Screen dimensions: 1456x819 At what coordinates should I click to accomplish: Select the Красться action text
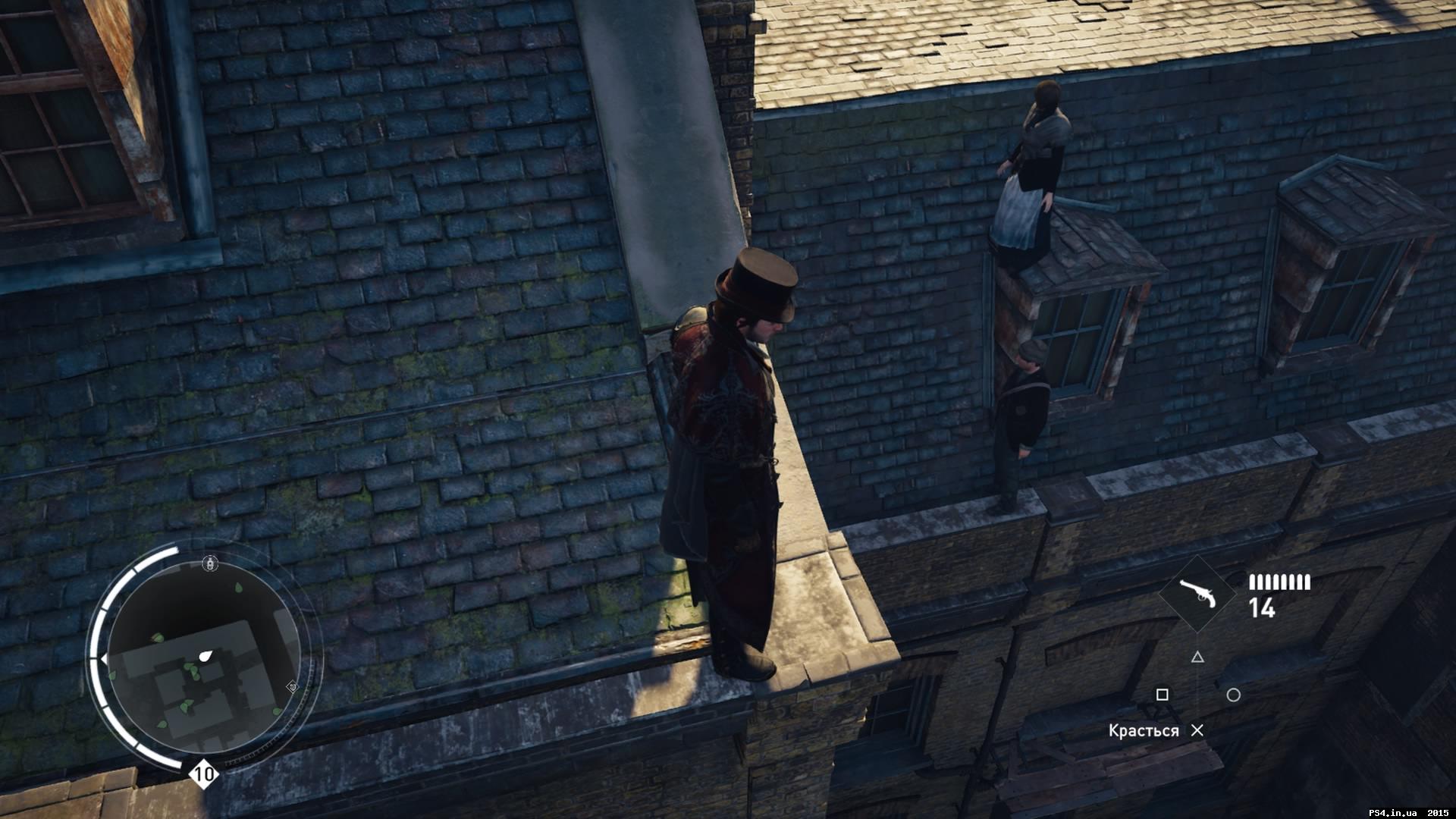(x=1143, y=729)
